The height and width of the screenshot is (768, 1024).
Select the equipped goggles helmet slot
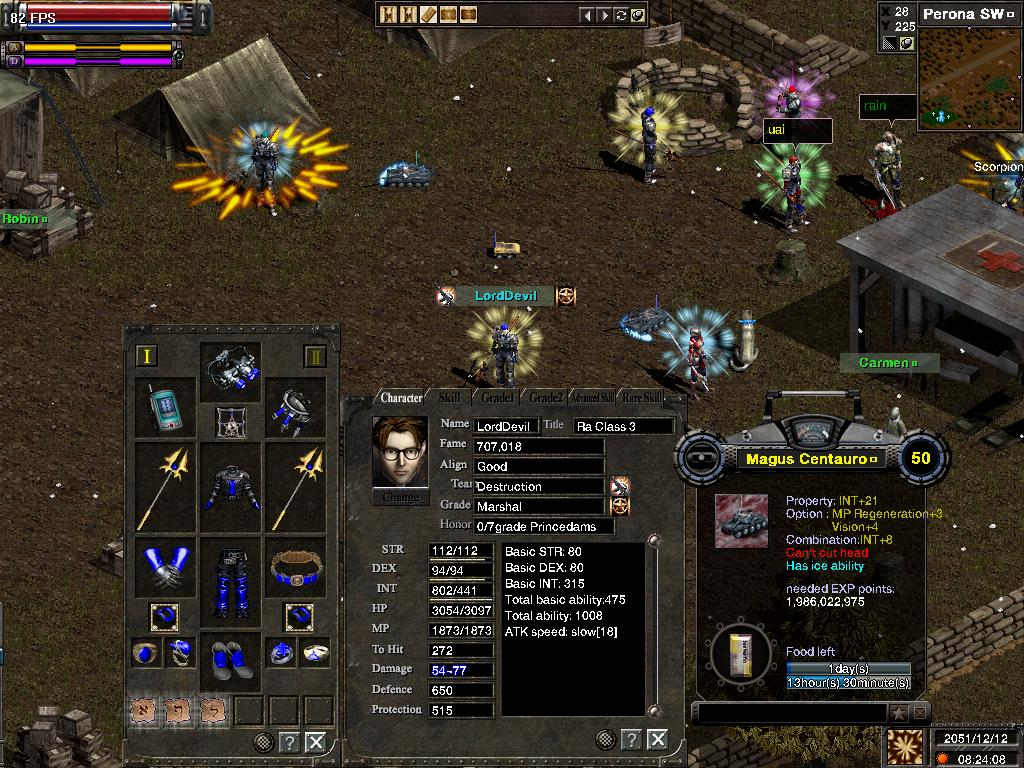pos(231,370)
